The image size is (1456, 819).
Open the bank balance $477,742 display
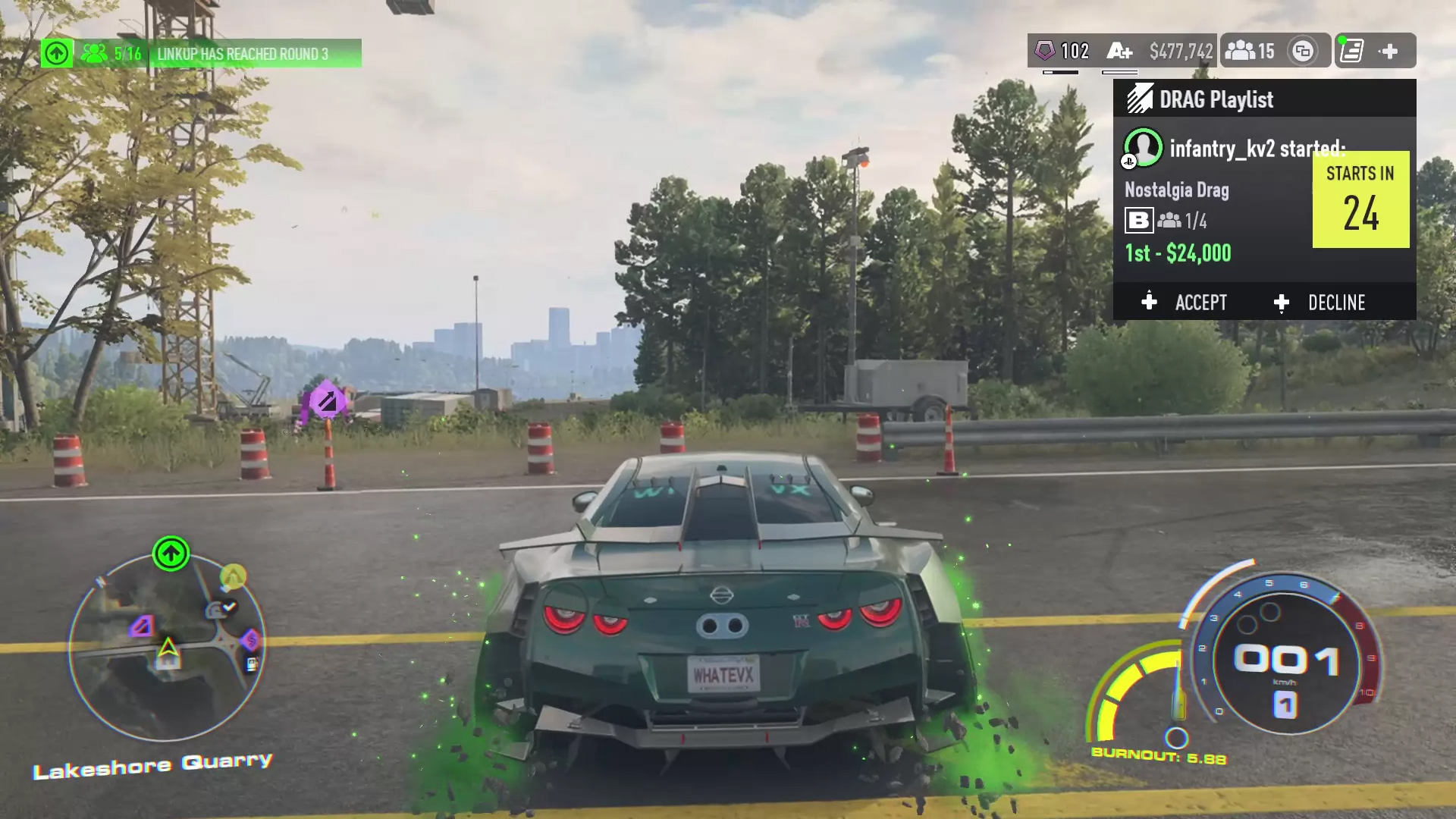point(1181,51)
